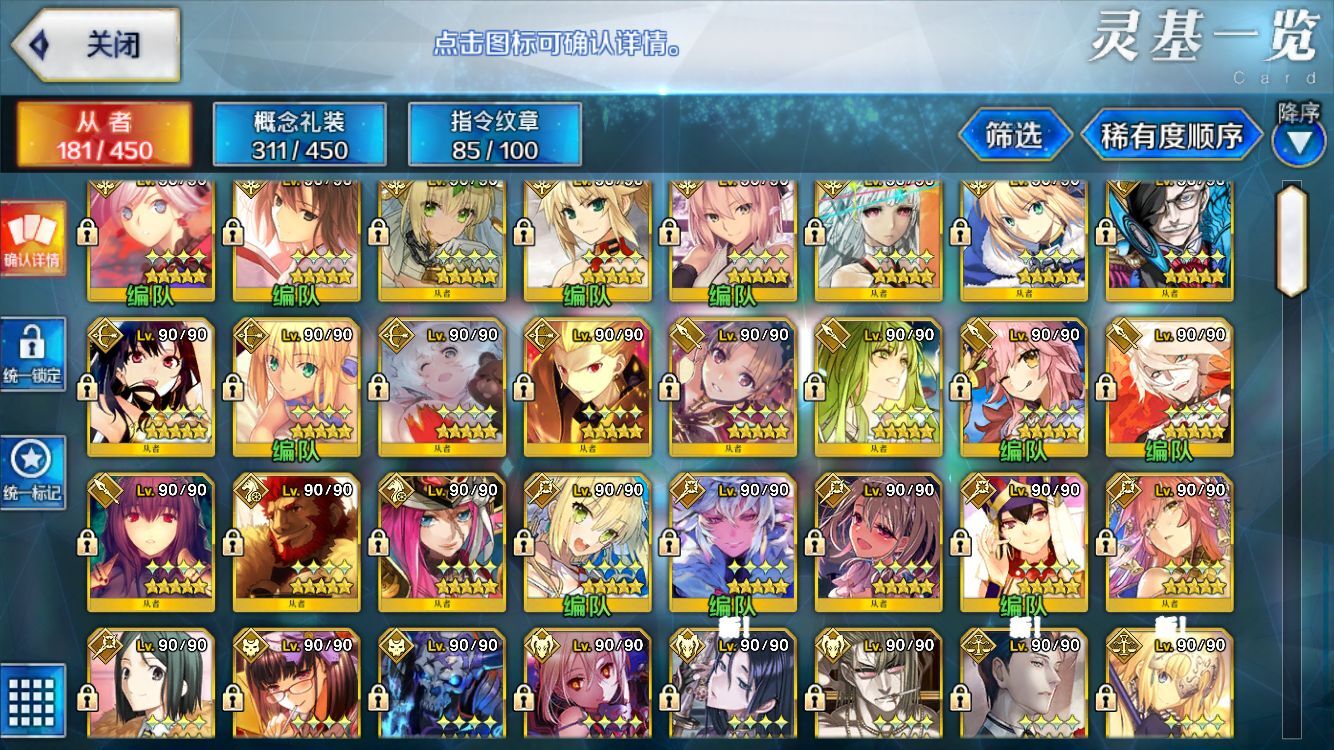Switch to the 指令纹章 command code tab
This screenshot has width=1334, height=750.
click(x=495, y=135)
